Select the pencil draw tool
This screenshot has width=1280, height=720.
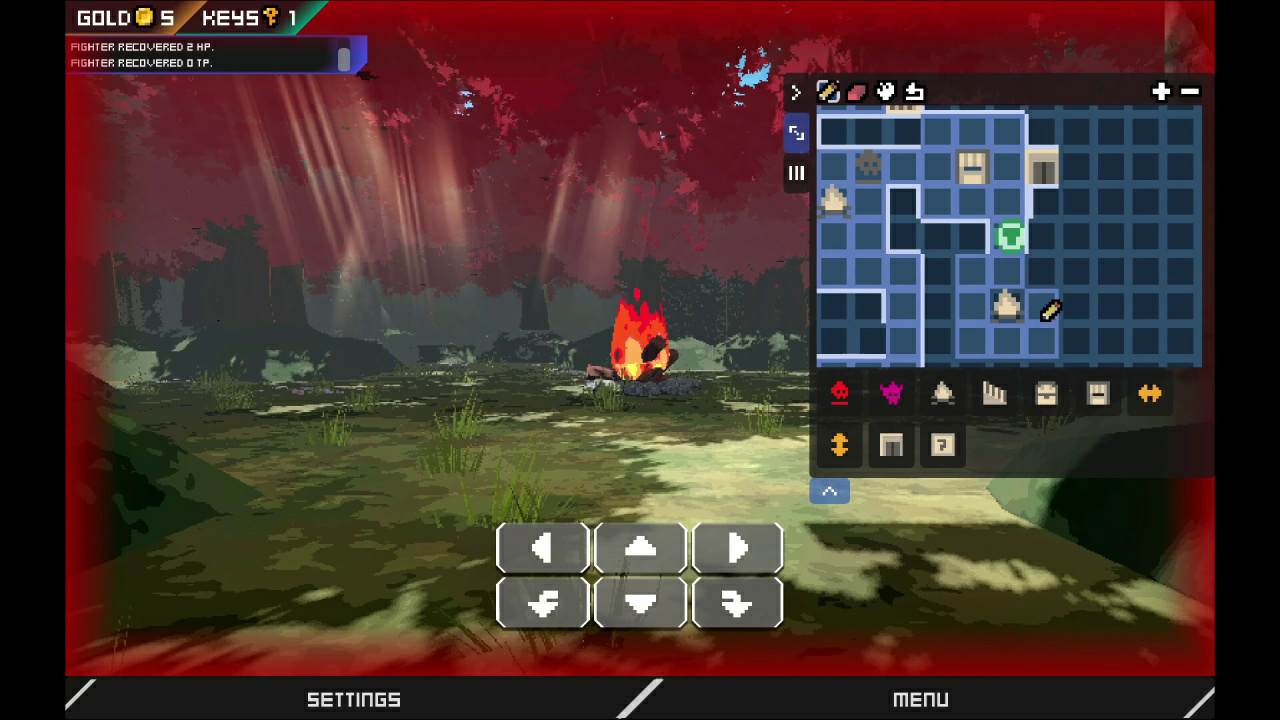(x=828, y=92)
